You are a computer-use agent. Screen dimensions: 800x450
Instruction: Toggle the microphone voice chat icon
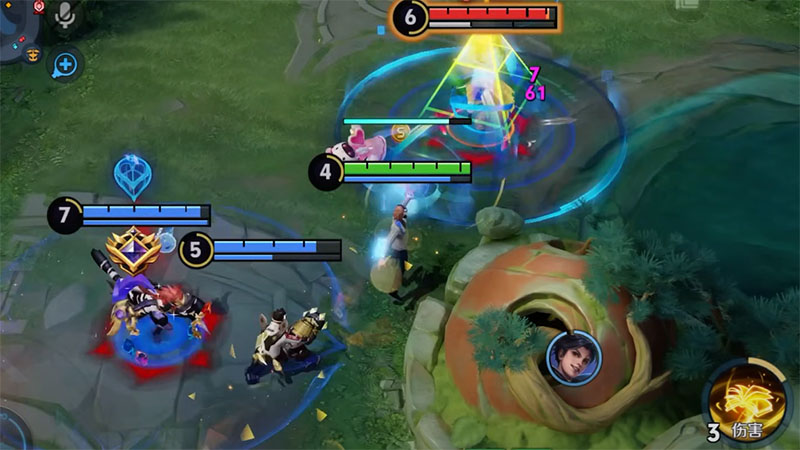tap(66, 15)
